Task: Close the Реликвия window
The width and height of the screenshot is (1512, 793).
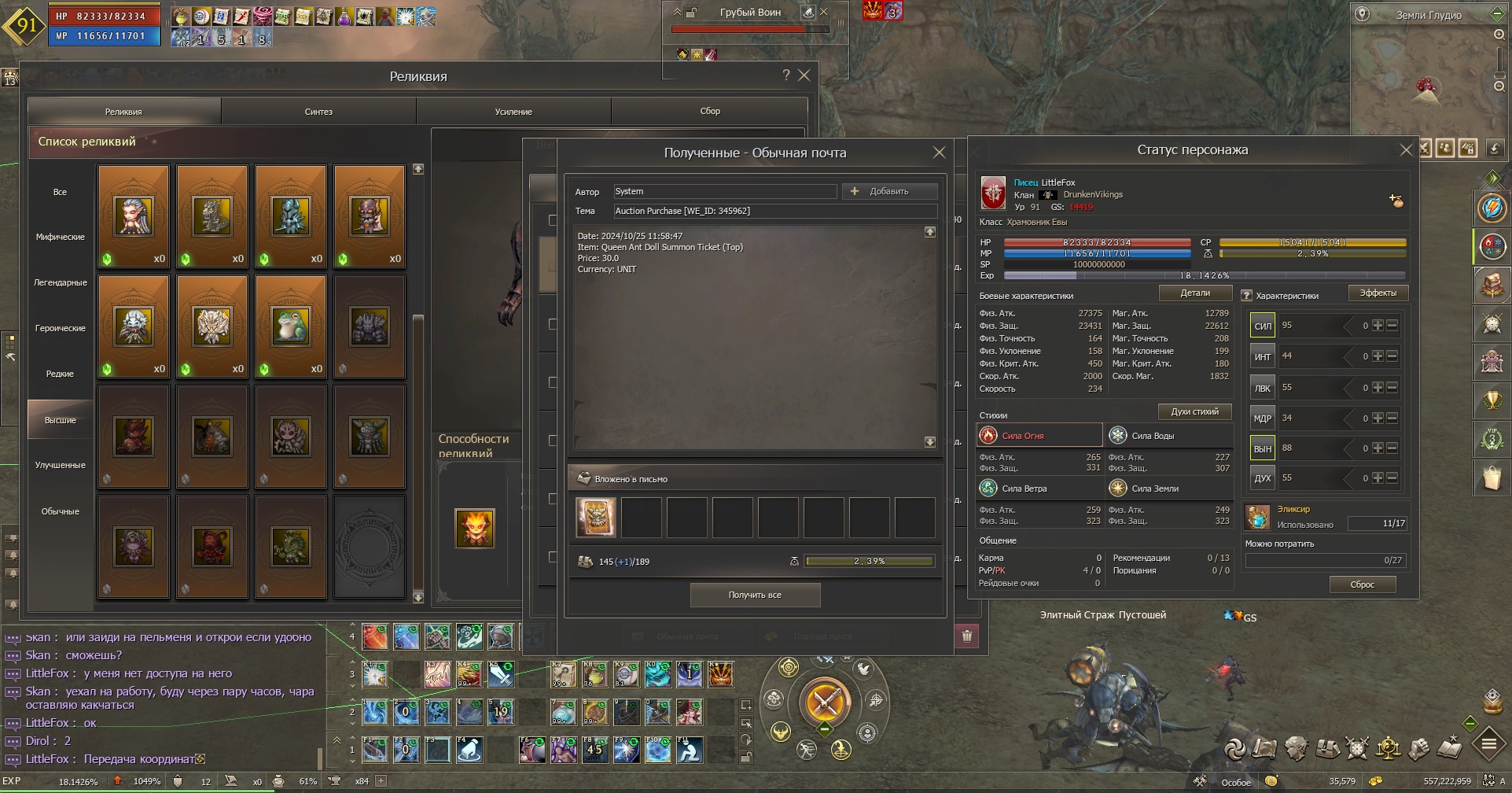Action: coord(804,76)
